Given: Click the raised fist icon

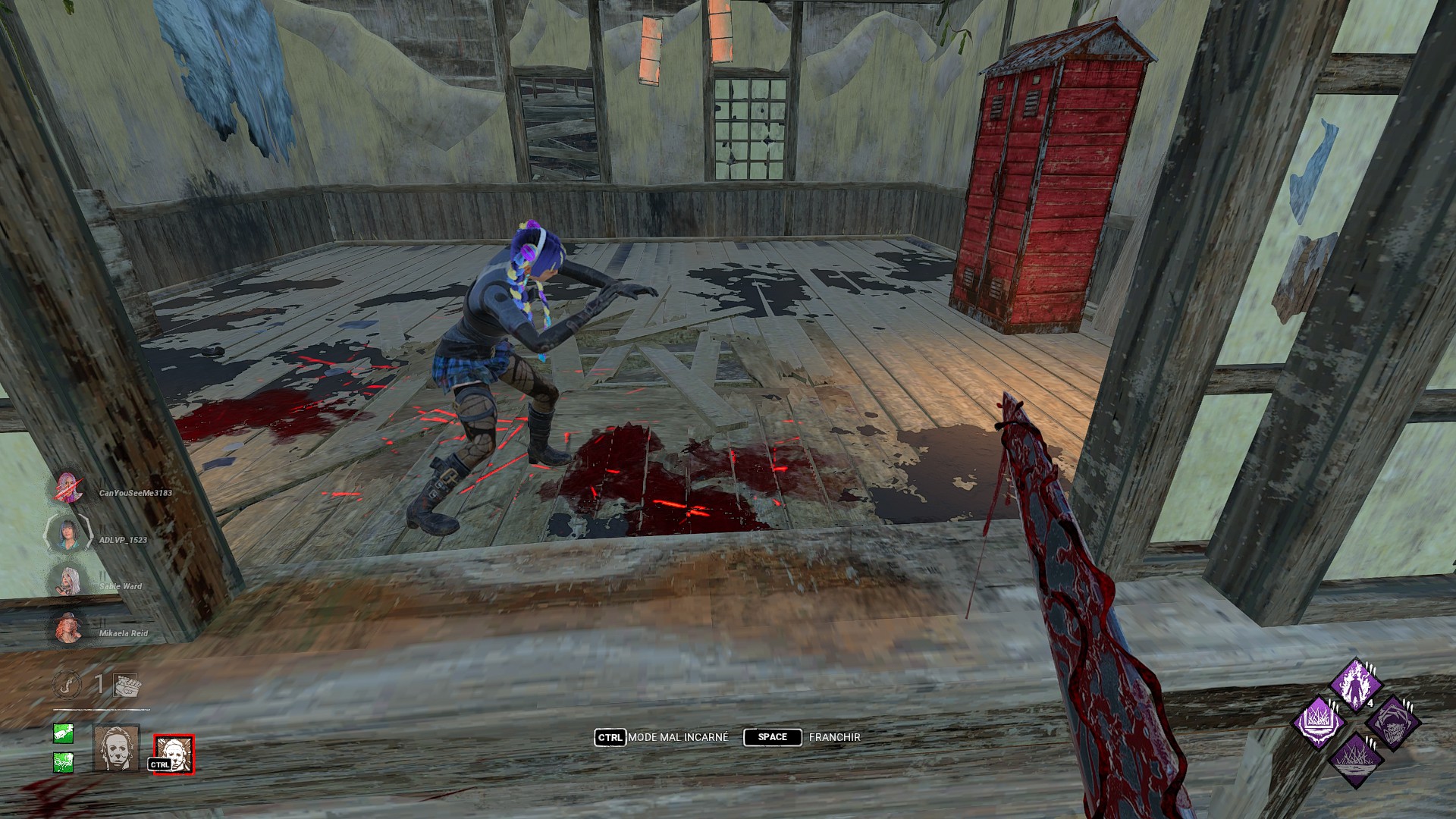Looking at the screenshot, I should tap(126, 685).
